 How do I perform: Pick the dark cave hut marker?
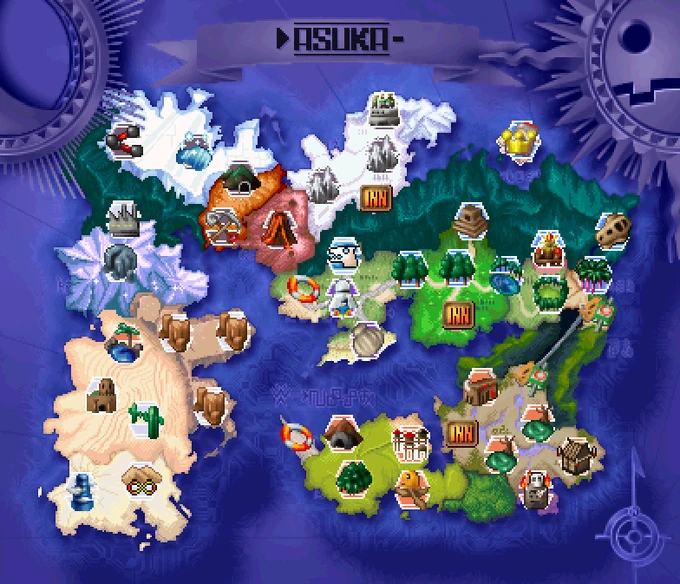coord(341,434)
